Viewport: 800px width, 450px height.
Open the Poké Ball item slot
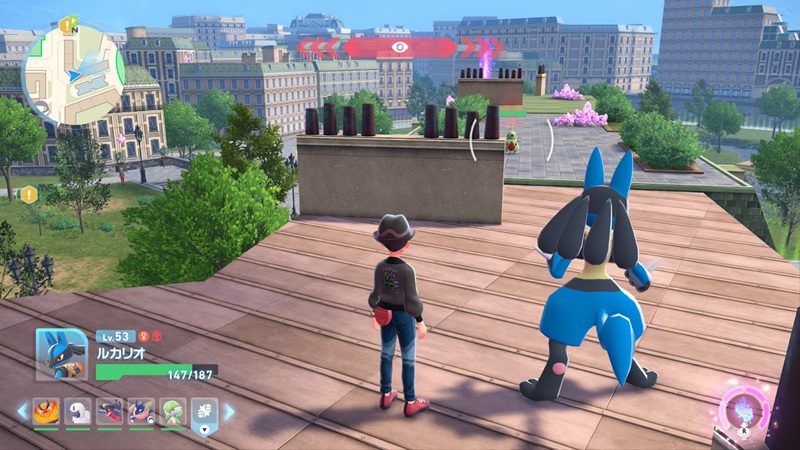(x=203, y=411)
